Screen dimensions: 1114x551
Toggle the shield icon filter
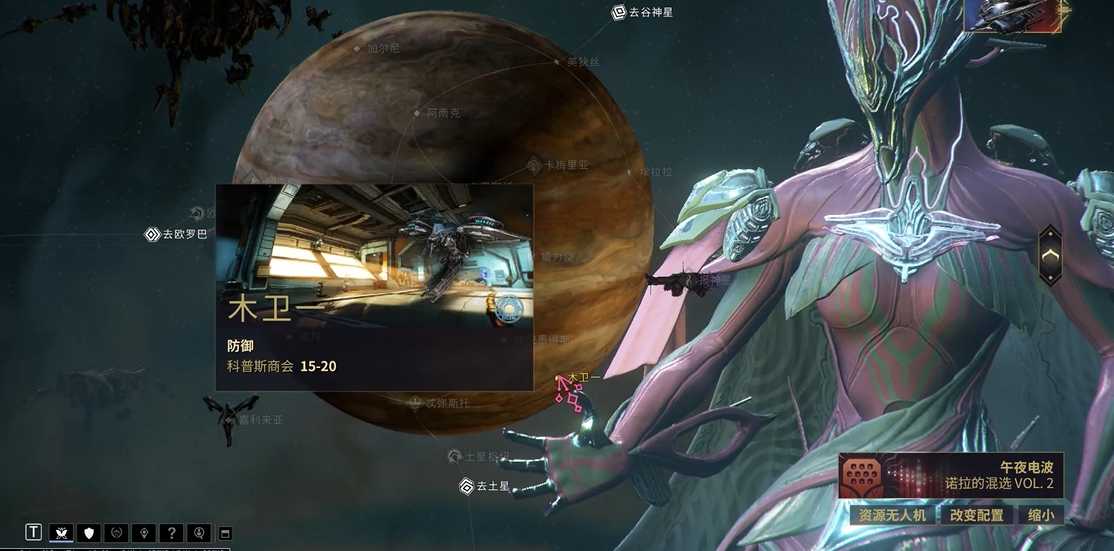(x=90, y=532)
